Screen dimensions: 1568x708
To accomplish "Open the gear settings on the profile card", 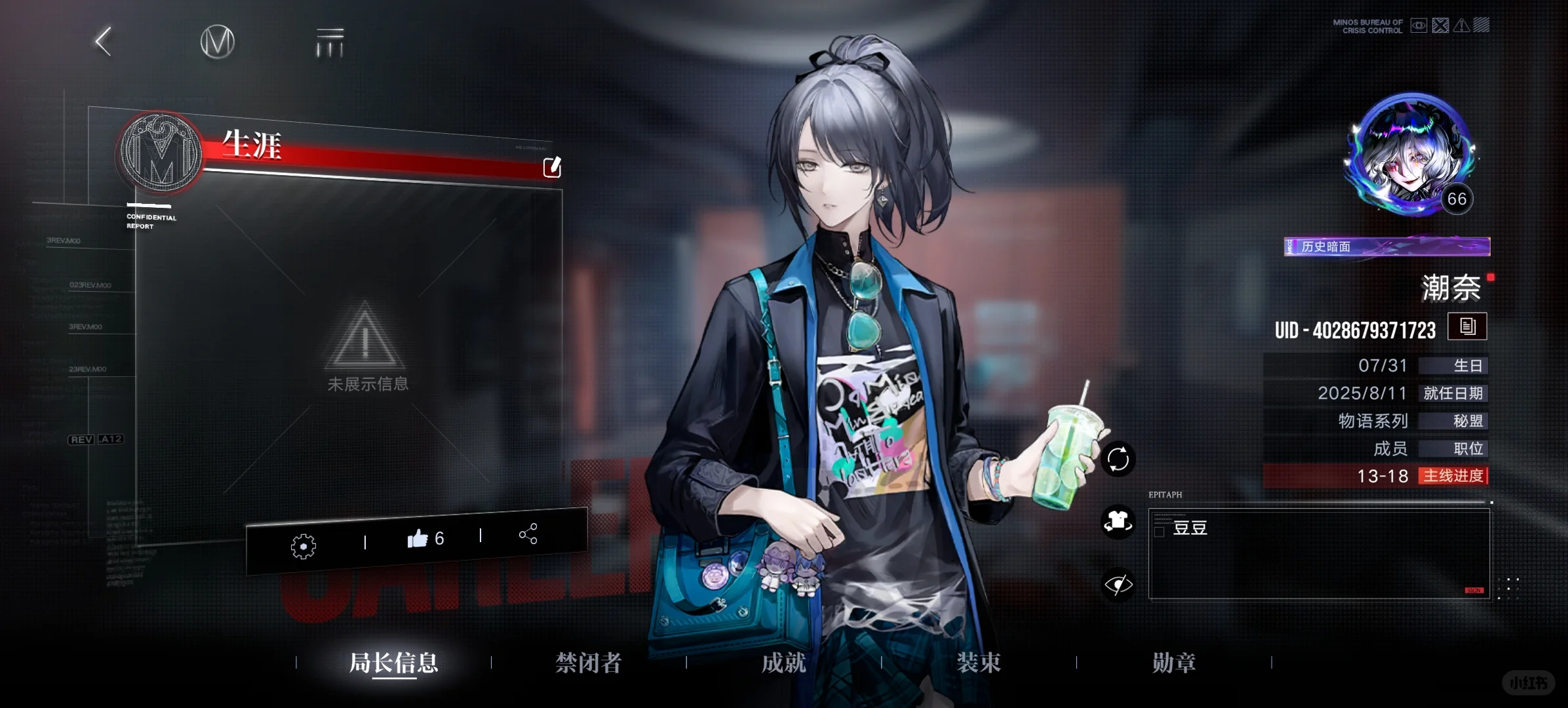I will pyautogui.click(x=303, y=545).
